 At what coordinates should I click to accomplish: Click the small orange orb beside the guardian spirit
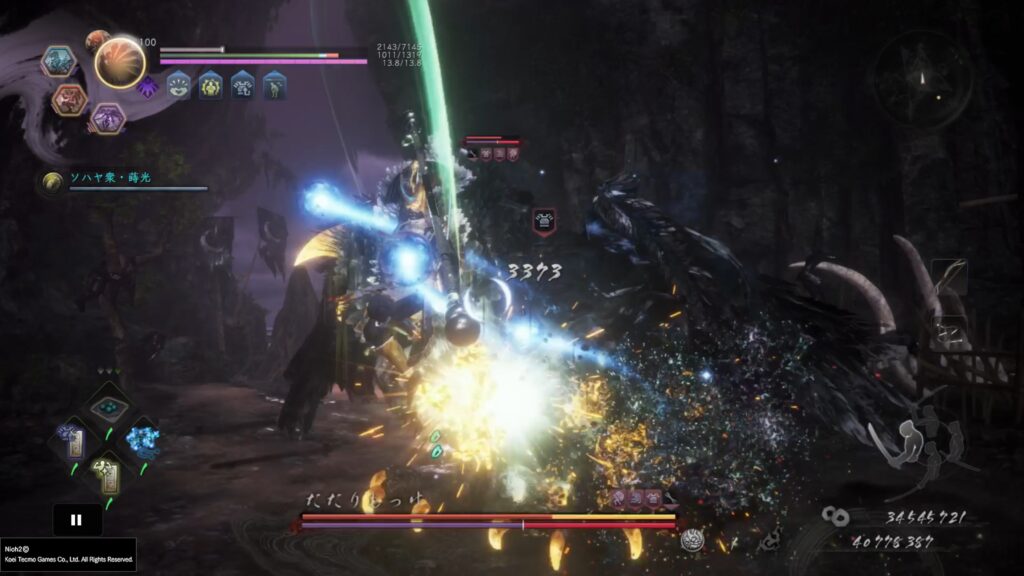[97, 41]
